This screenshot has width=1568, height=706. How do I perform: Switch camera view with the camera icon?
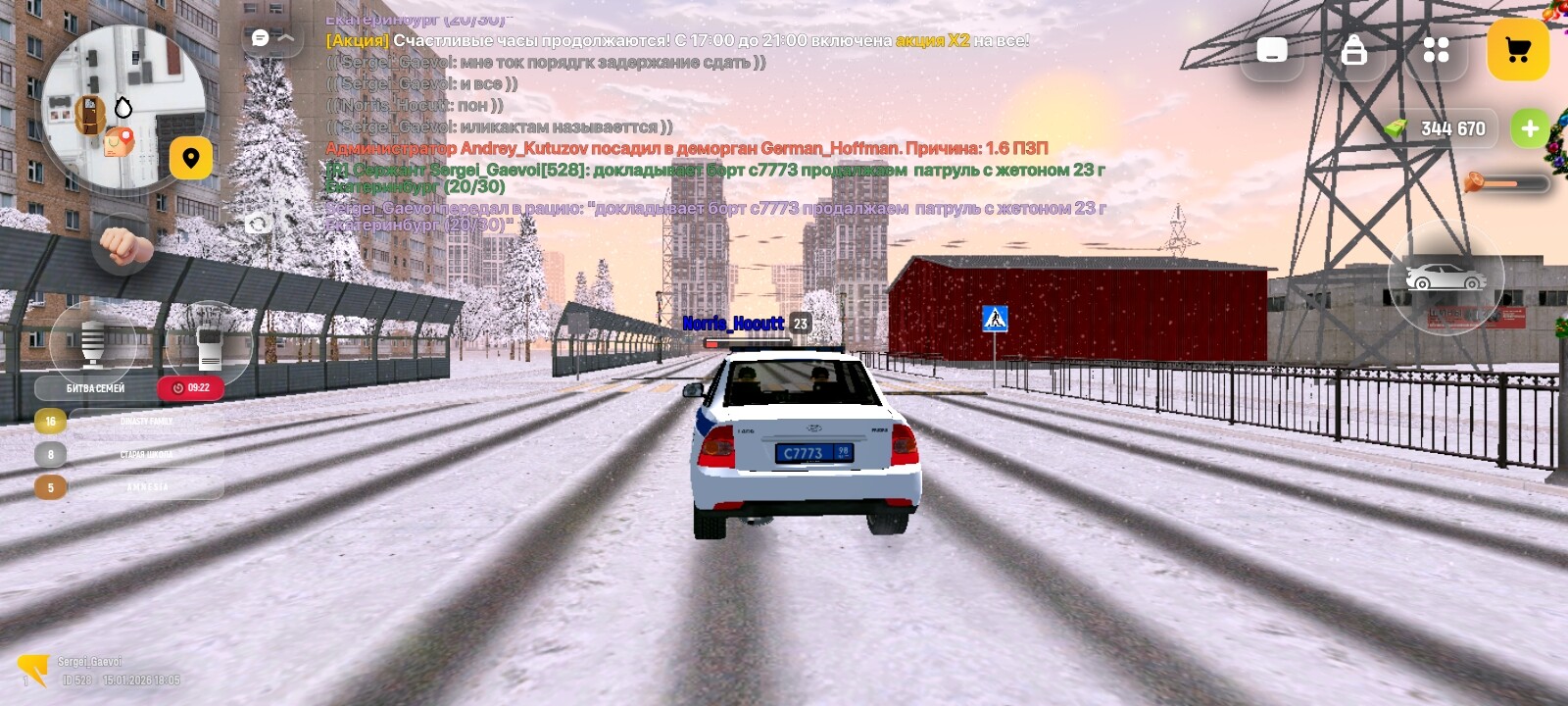[x=258, y=225]
